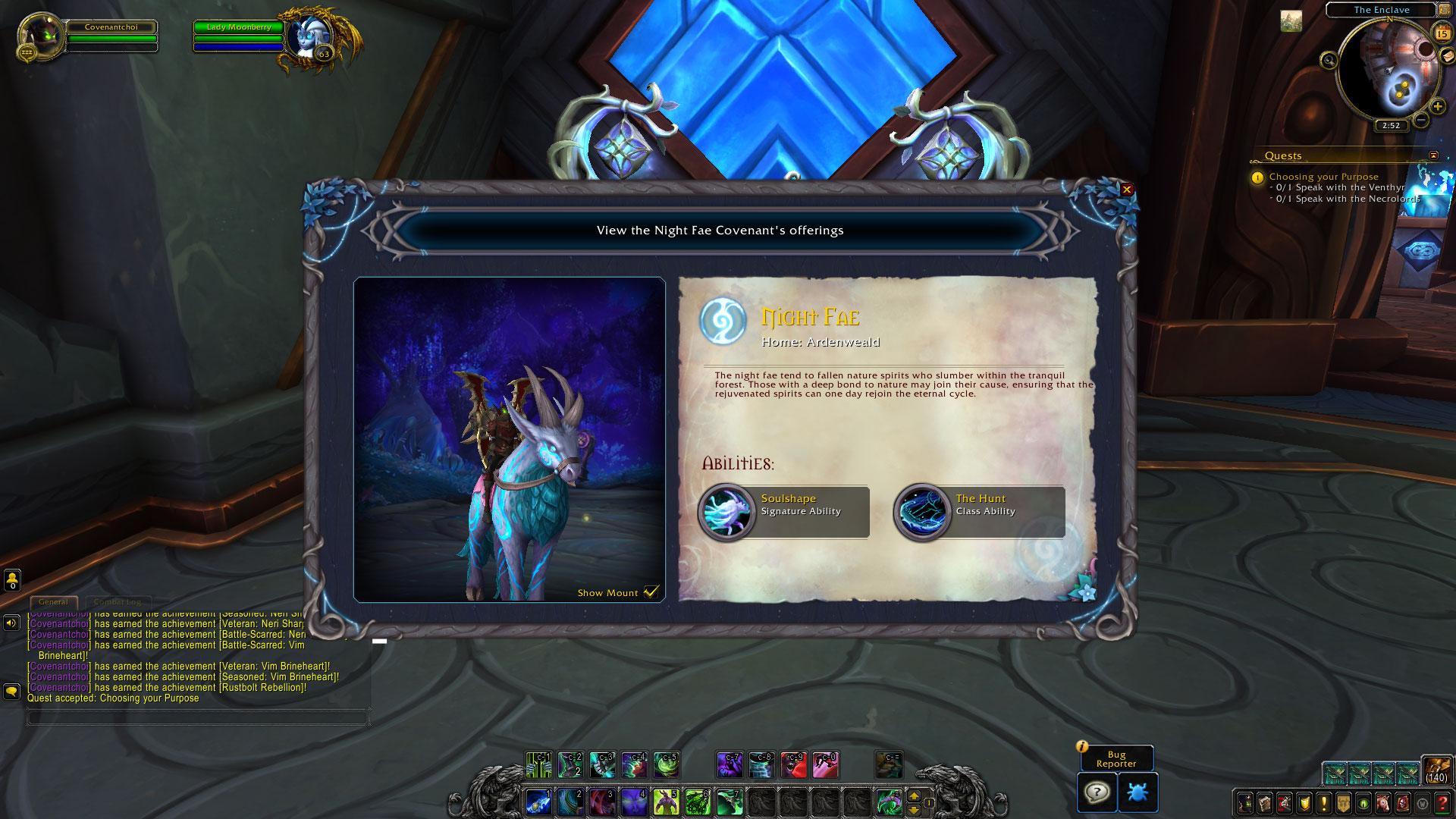
Task: Select the Choosing your Purpose quest
Action: click(1323, 177)
